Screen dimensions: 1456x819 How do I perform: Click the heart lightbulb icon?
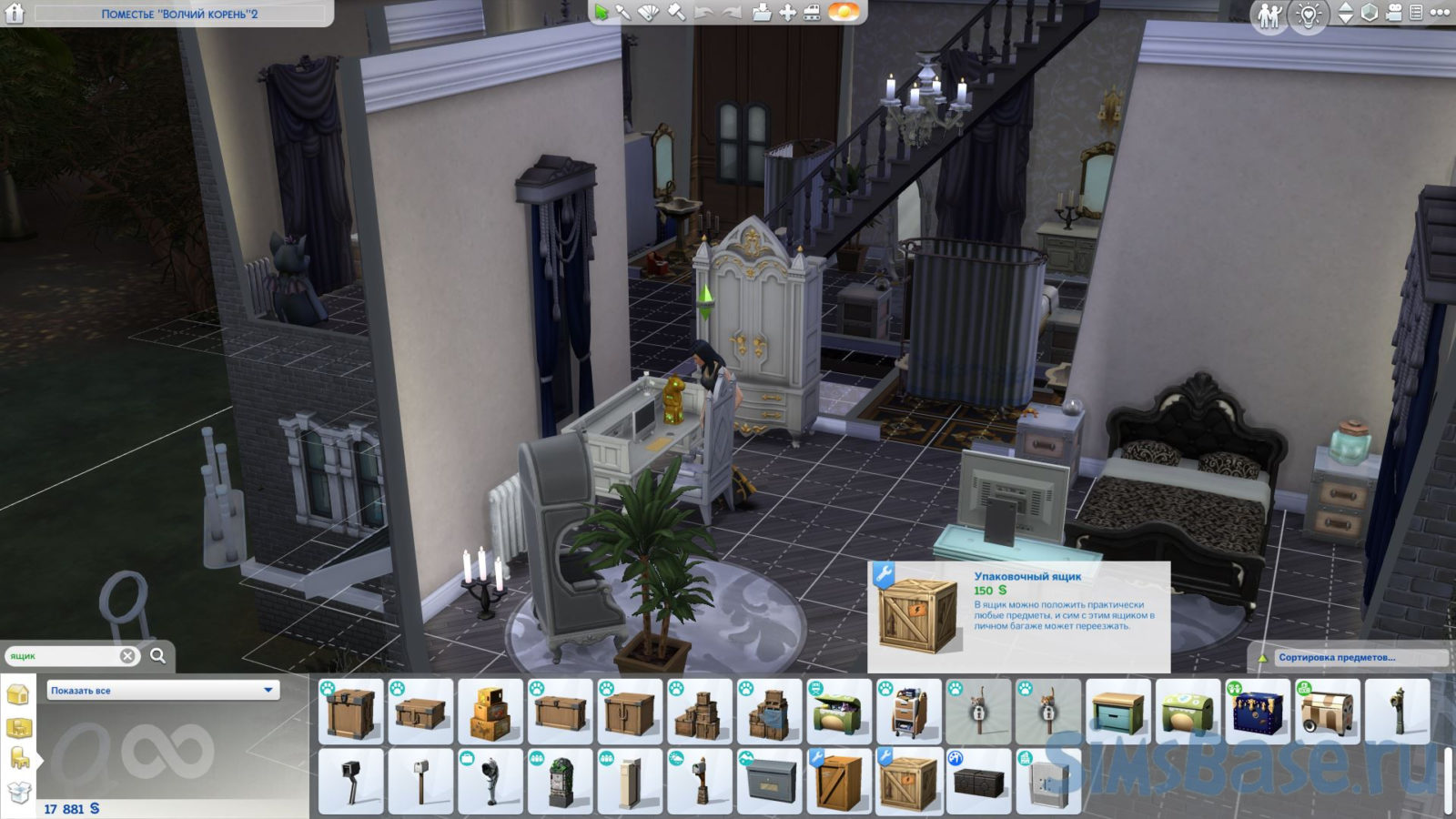[x=1308, y=15]
